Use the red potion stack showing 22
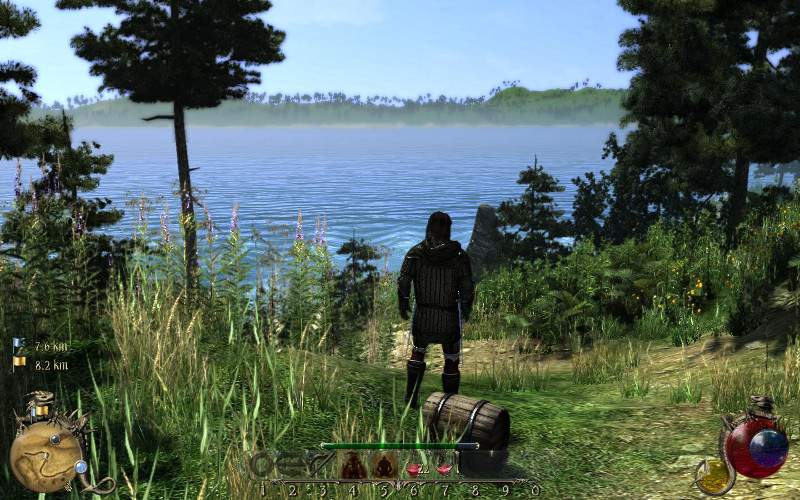800x500 pixels. [413, 466]
